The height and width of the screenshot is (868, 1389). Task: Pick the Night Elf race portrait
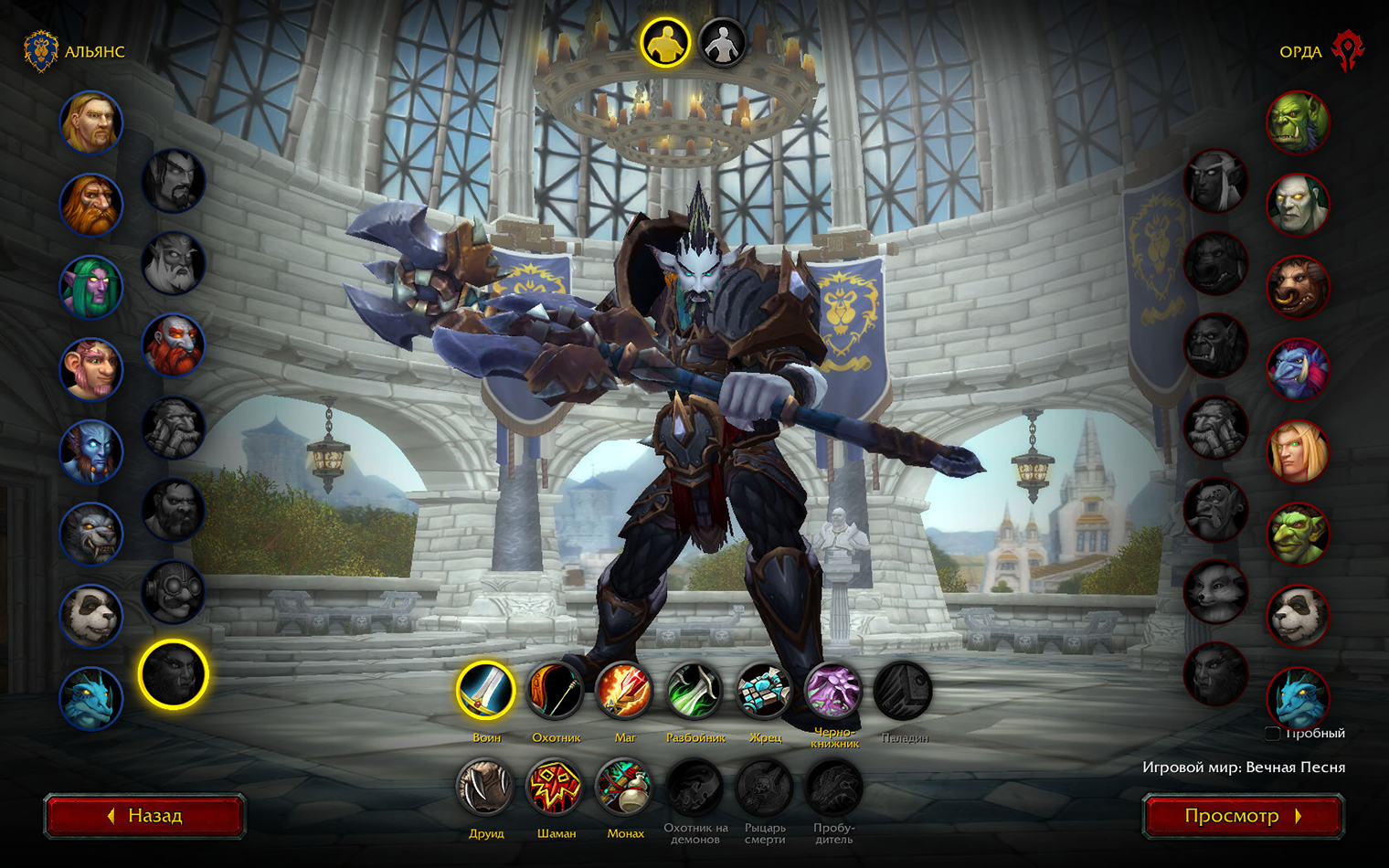click(91, 287)
